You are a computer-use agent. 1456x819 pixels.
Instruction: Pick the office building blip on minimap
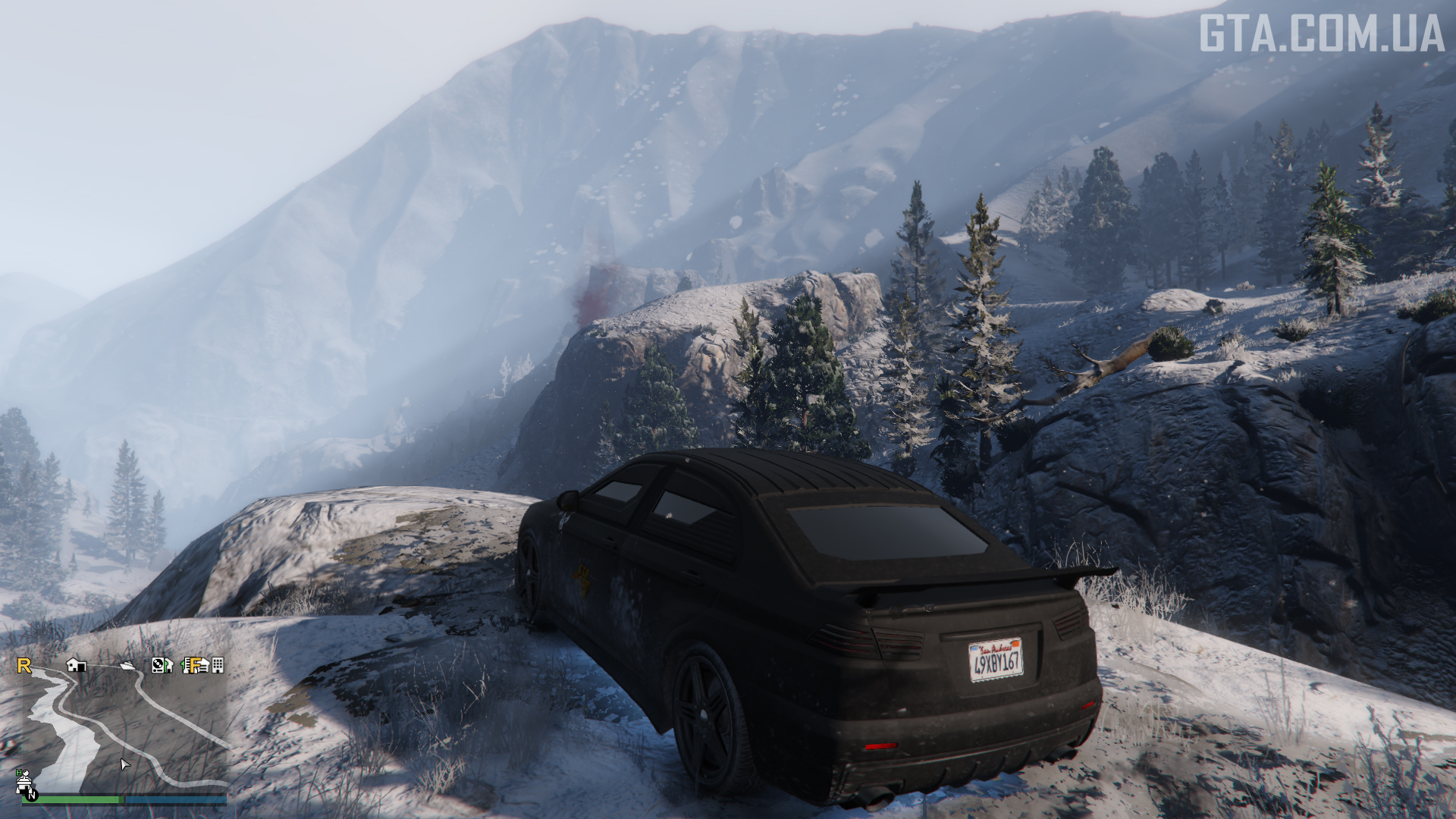tap(218, 665)
